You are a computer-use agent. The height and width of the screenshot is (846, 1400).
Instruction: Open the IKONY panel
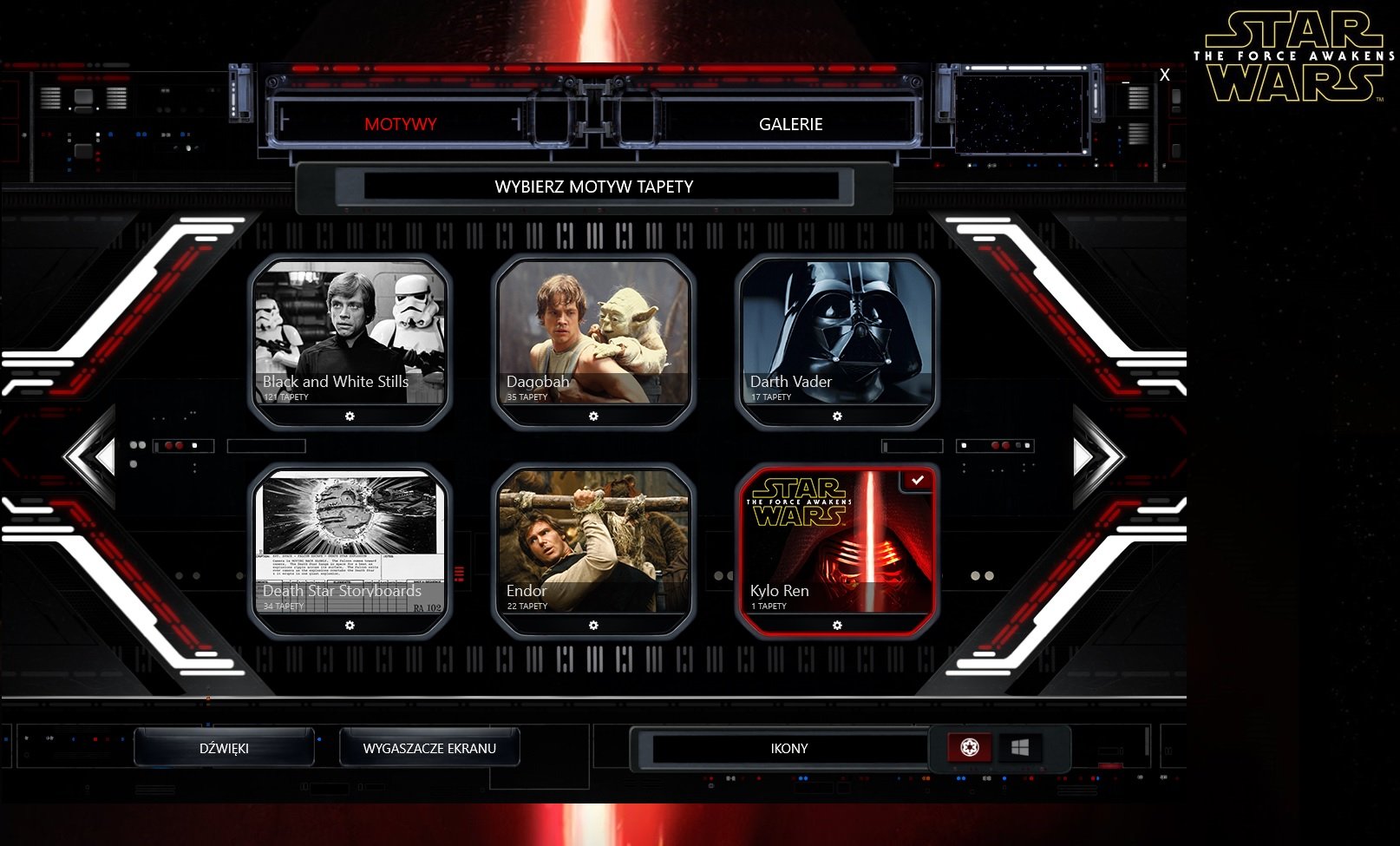coord(788,748)
